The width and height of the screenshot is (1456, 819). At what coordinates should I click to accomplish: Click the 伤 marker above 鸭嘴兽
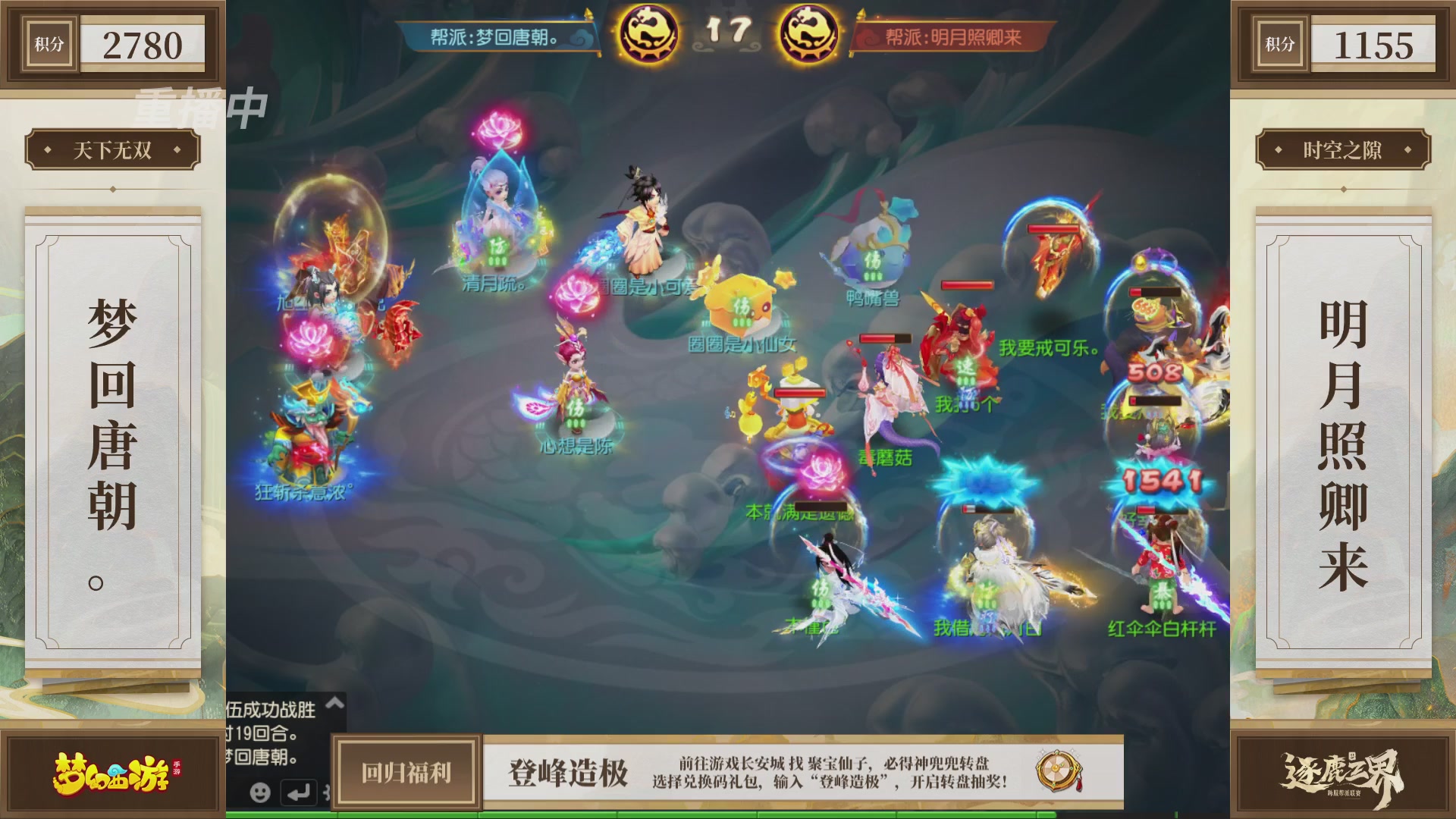(874, 261)
